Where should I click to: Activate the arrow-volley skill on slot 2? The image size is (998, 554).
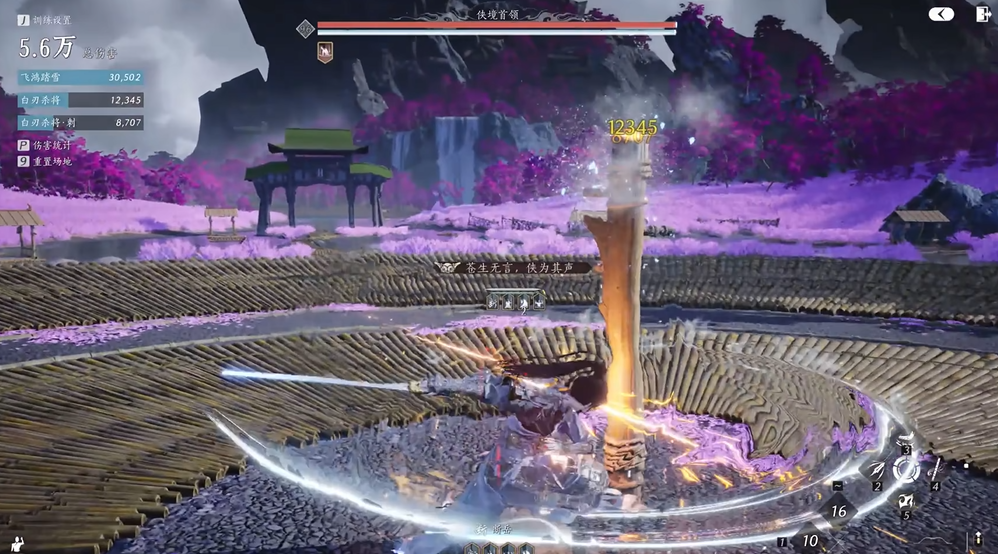pos(878,470)
